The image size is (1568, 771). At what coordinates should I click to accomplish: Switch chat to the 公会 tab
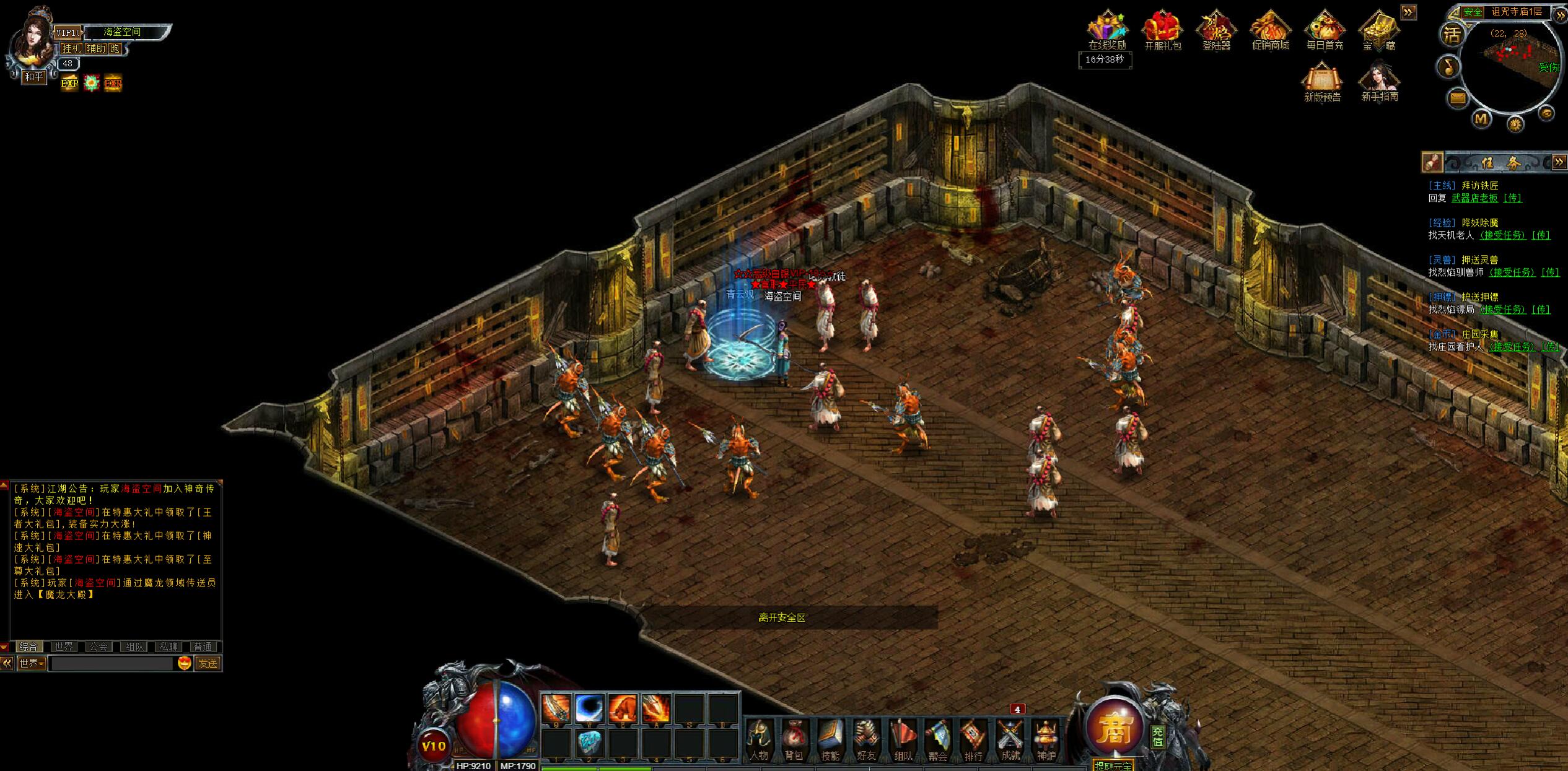pyautogui.click(x=99, y=647)
